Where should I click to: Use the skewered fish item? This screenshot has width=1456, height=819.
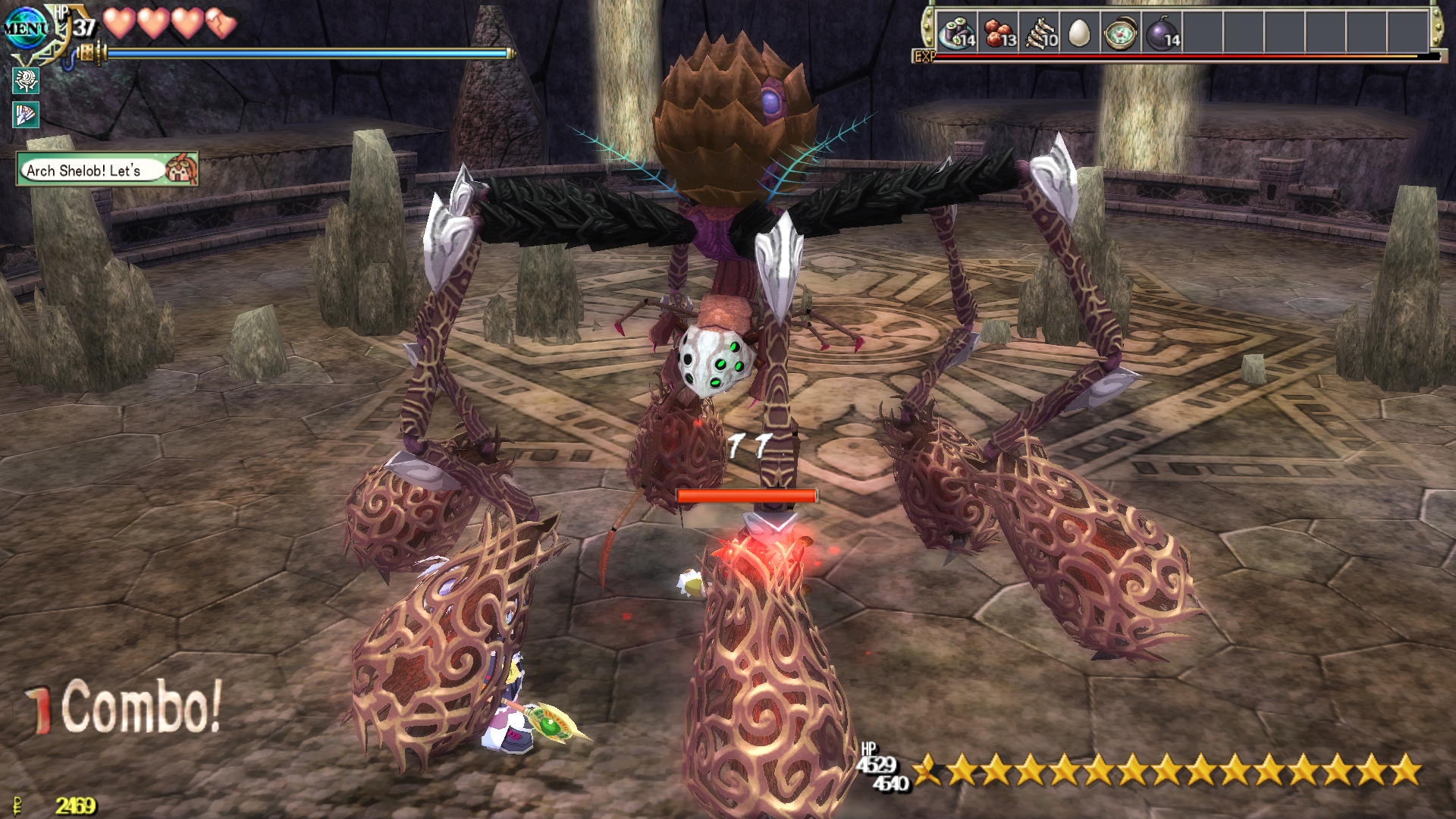1040,33
